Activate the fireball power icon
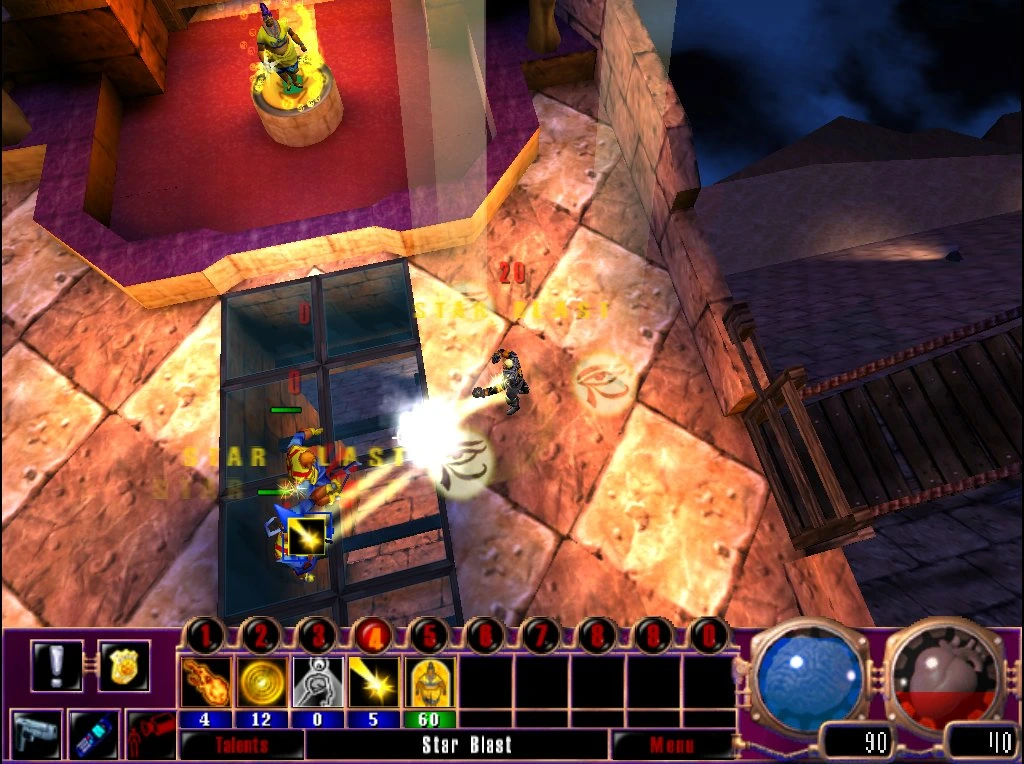Screen dimensions: 1024x764 (206, 682)
